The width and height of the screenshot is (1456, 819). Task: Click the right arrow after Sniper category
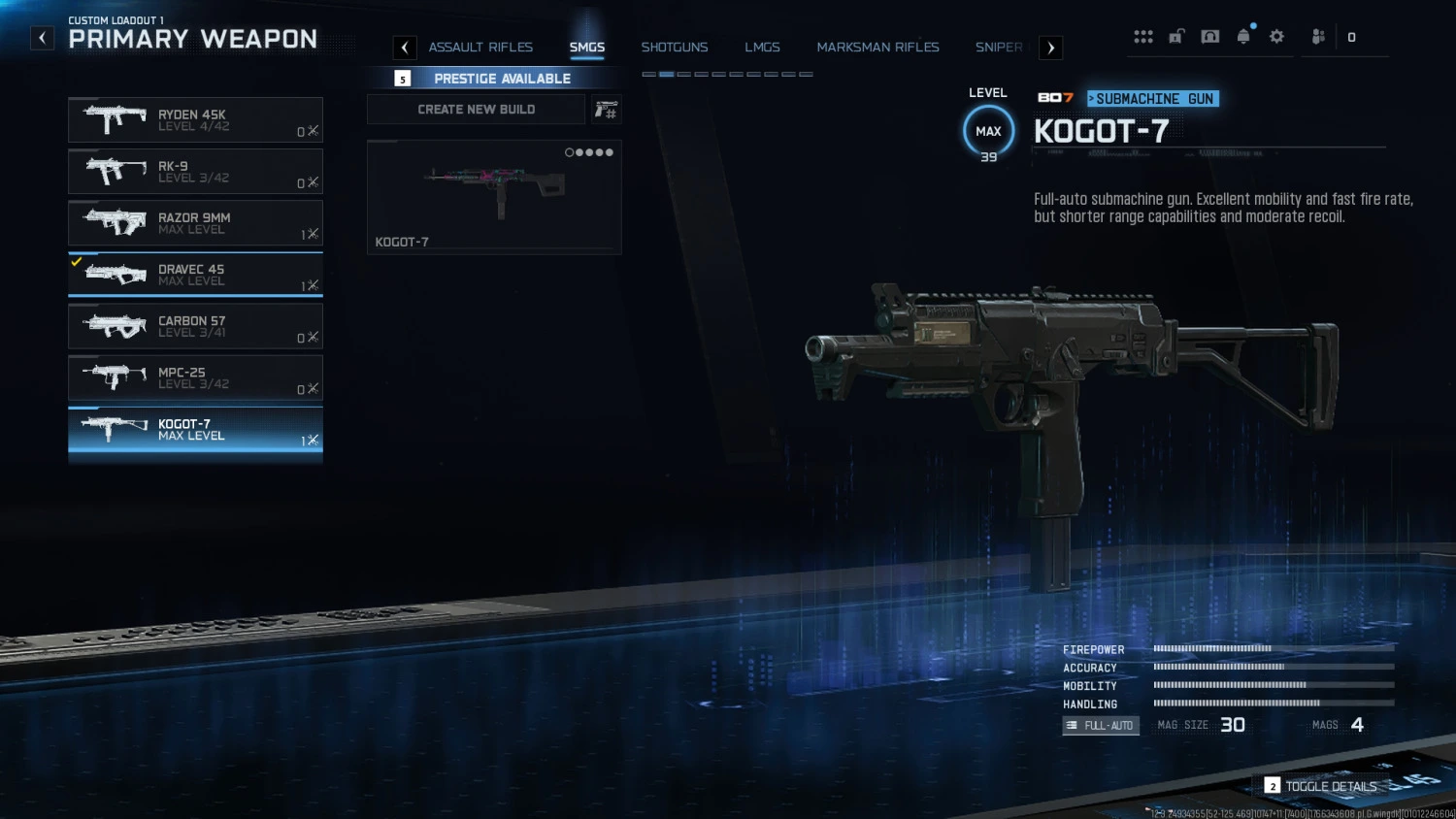(1050, 47)
